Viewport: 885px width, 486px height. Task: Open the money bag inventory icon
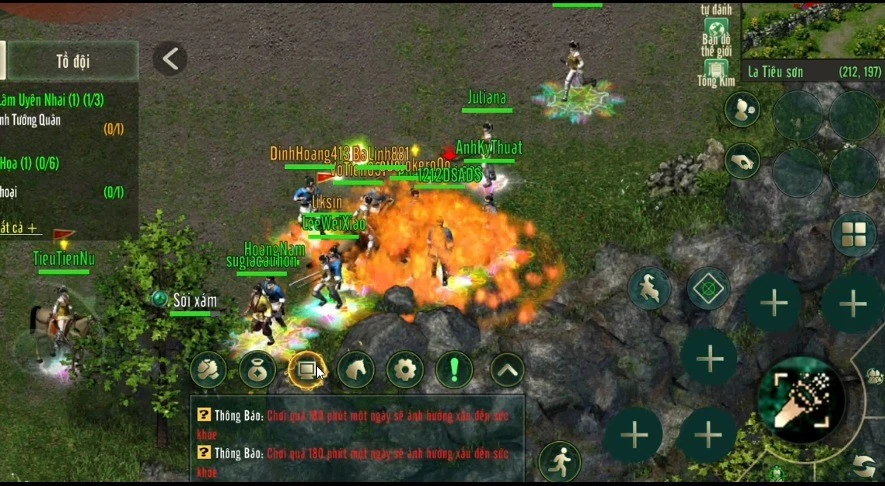(257, 370)
